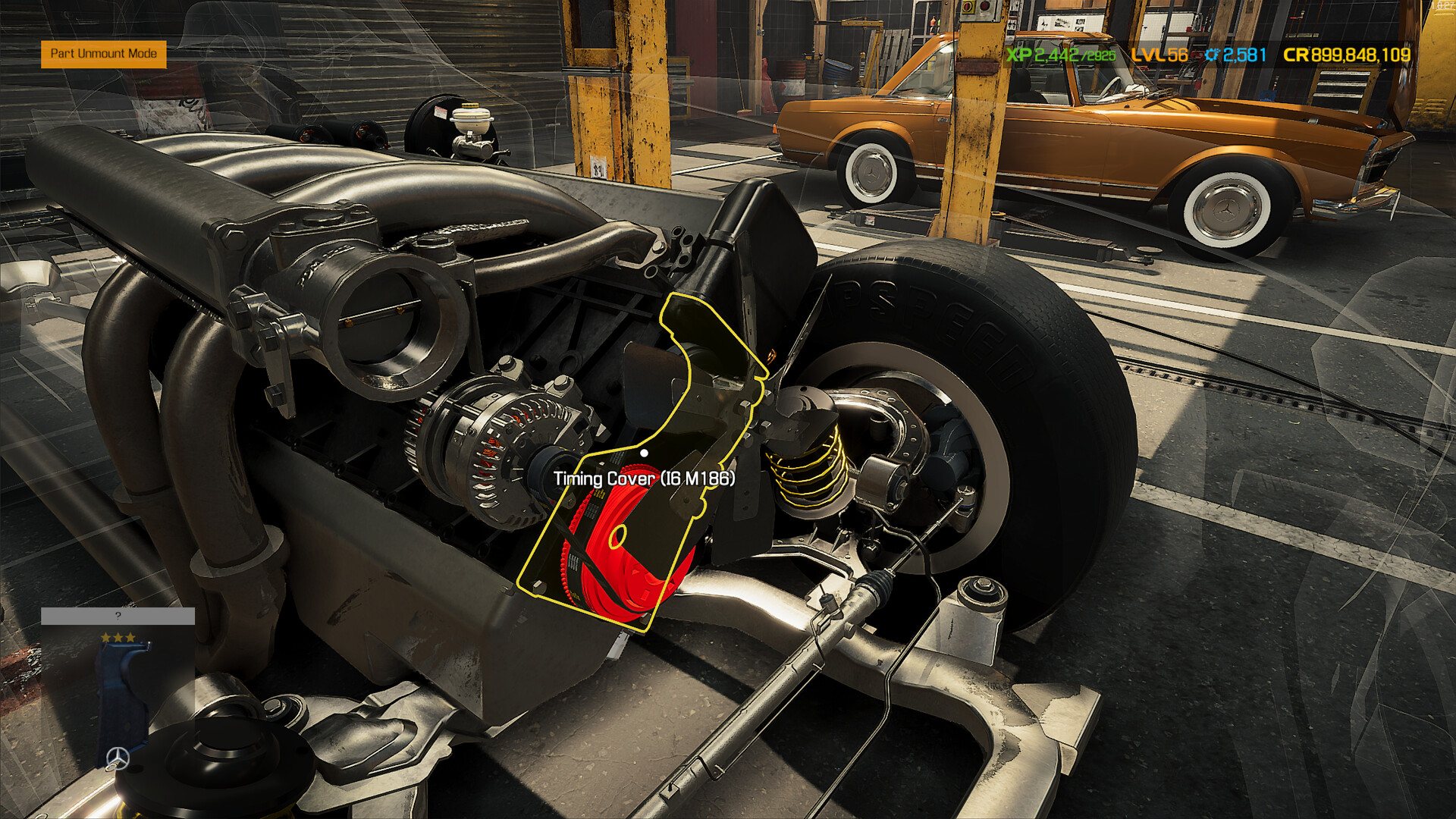Open the Part Unmount Mode tab
Image resolution: width=1456 pixels, height=819 pixels.
pyautogui.click(x=103, y=54)
